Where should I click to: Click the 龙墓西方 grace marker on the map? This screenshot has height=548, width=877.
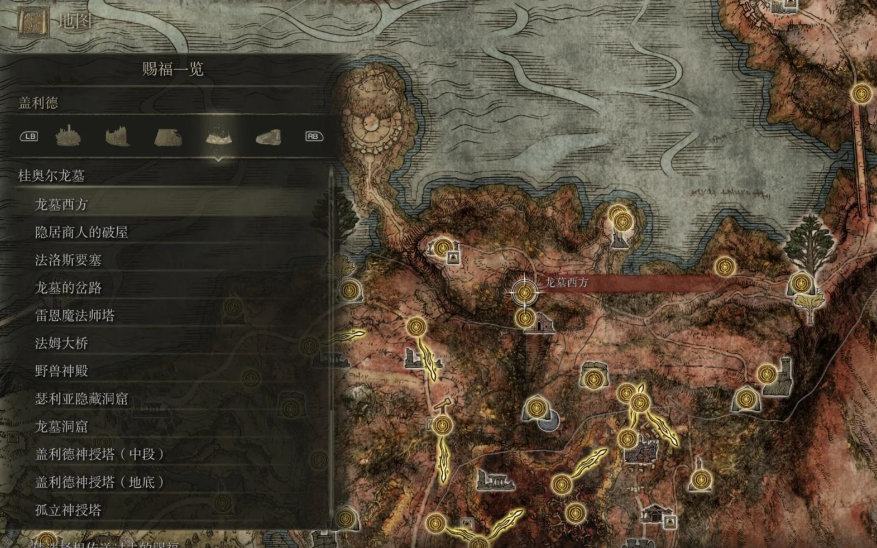click(524, 292)
